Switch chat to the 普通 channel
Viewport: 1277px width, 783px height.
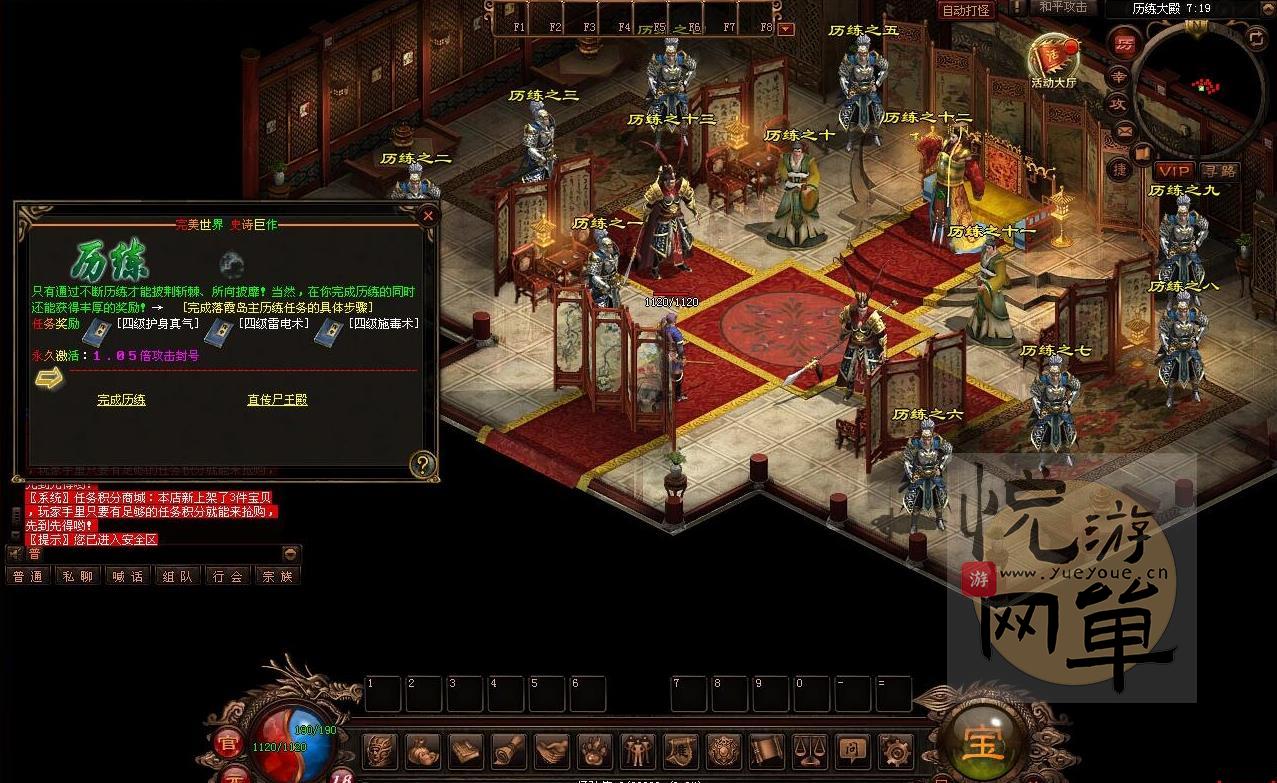coord(28,576)
